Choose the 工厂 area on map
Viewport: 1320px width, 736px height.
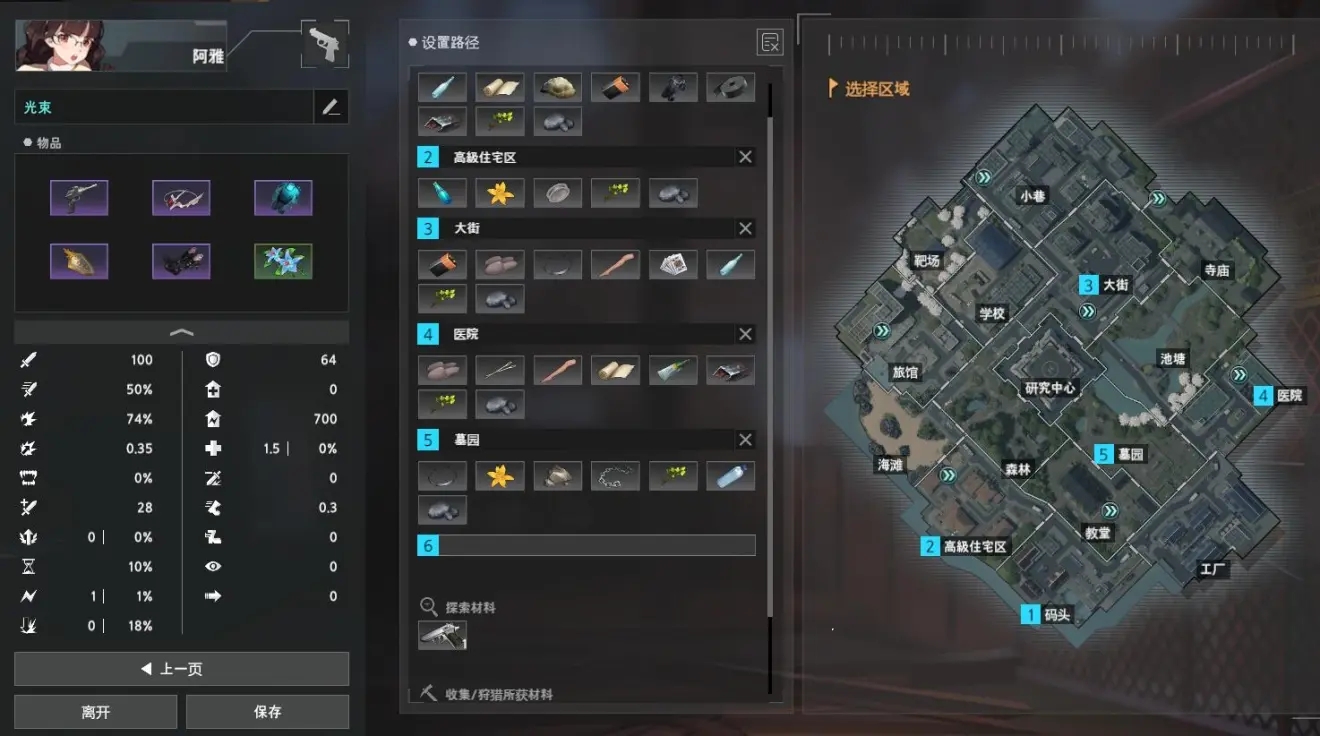click(1213, 570)
